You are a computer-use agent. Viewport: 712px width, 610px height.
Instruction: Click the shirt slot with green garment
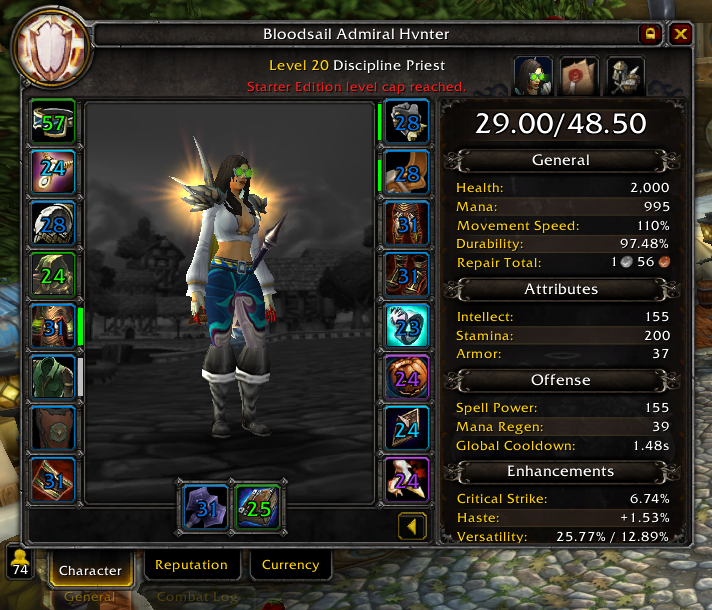[x=54, y=377]
